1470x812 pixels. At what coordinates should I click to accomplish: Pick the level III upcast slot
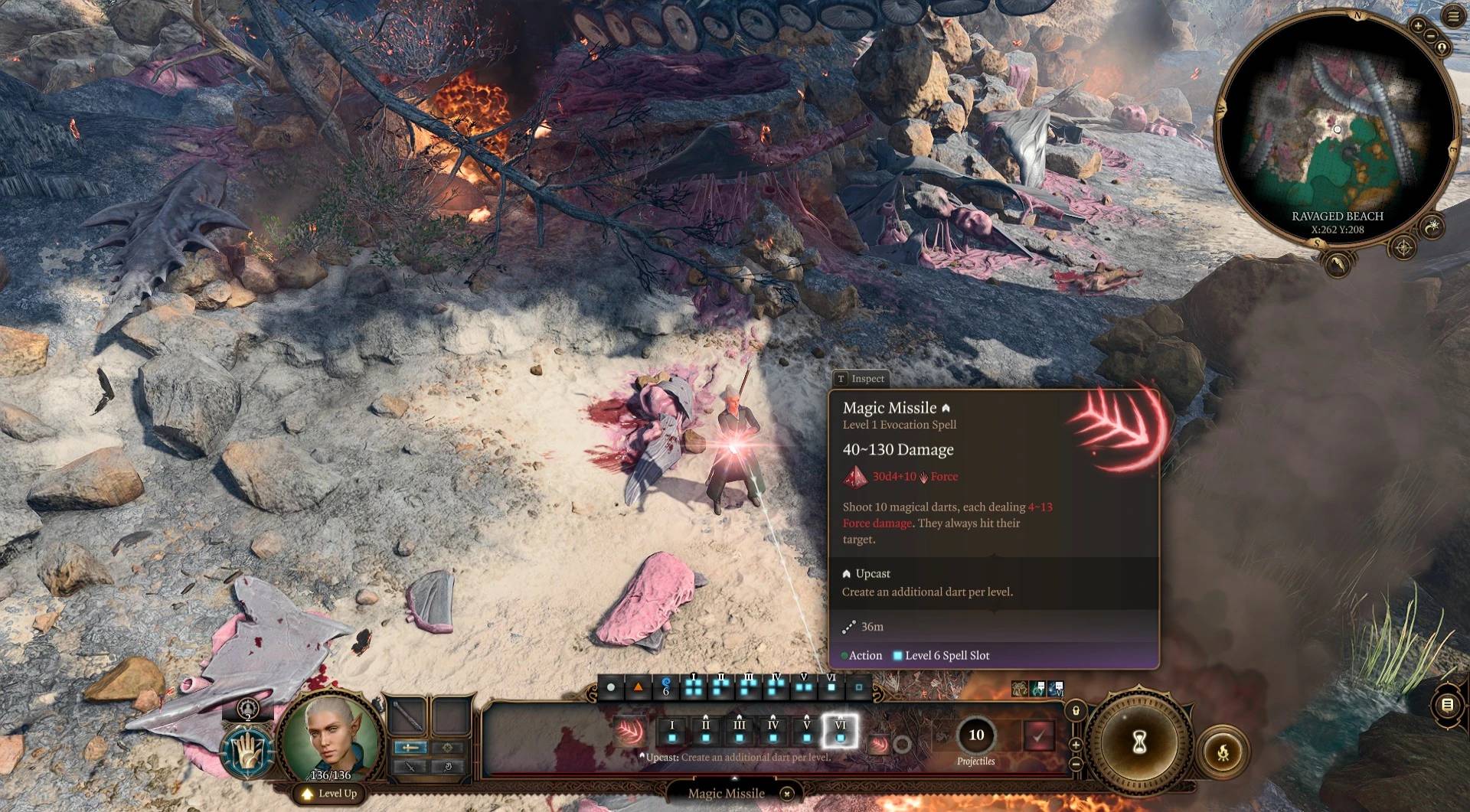pyautogui.click(x=739, y=731)
